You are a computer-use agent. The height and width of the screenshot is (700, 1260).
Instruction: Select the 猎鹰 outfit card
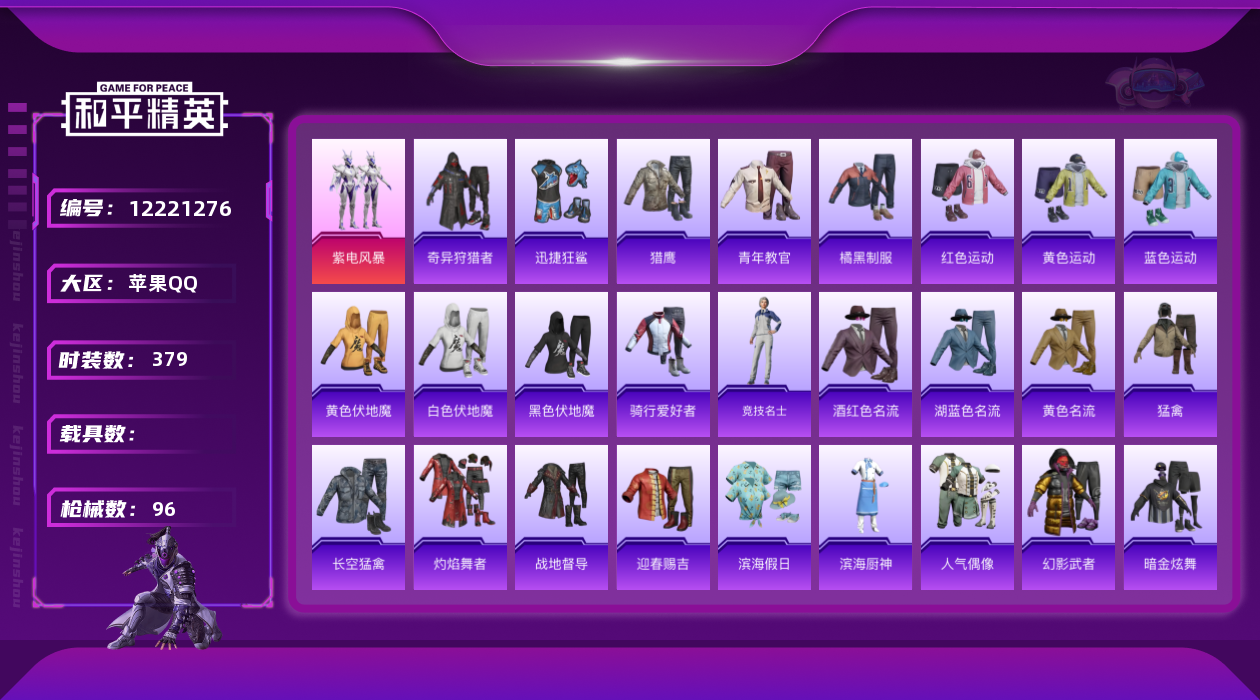click(663, 211)
